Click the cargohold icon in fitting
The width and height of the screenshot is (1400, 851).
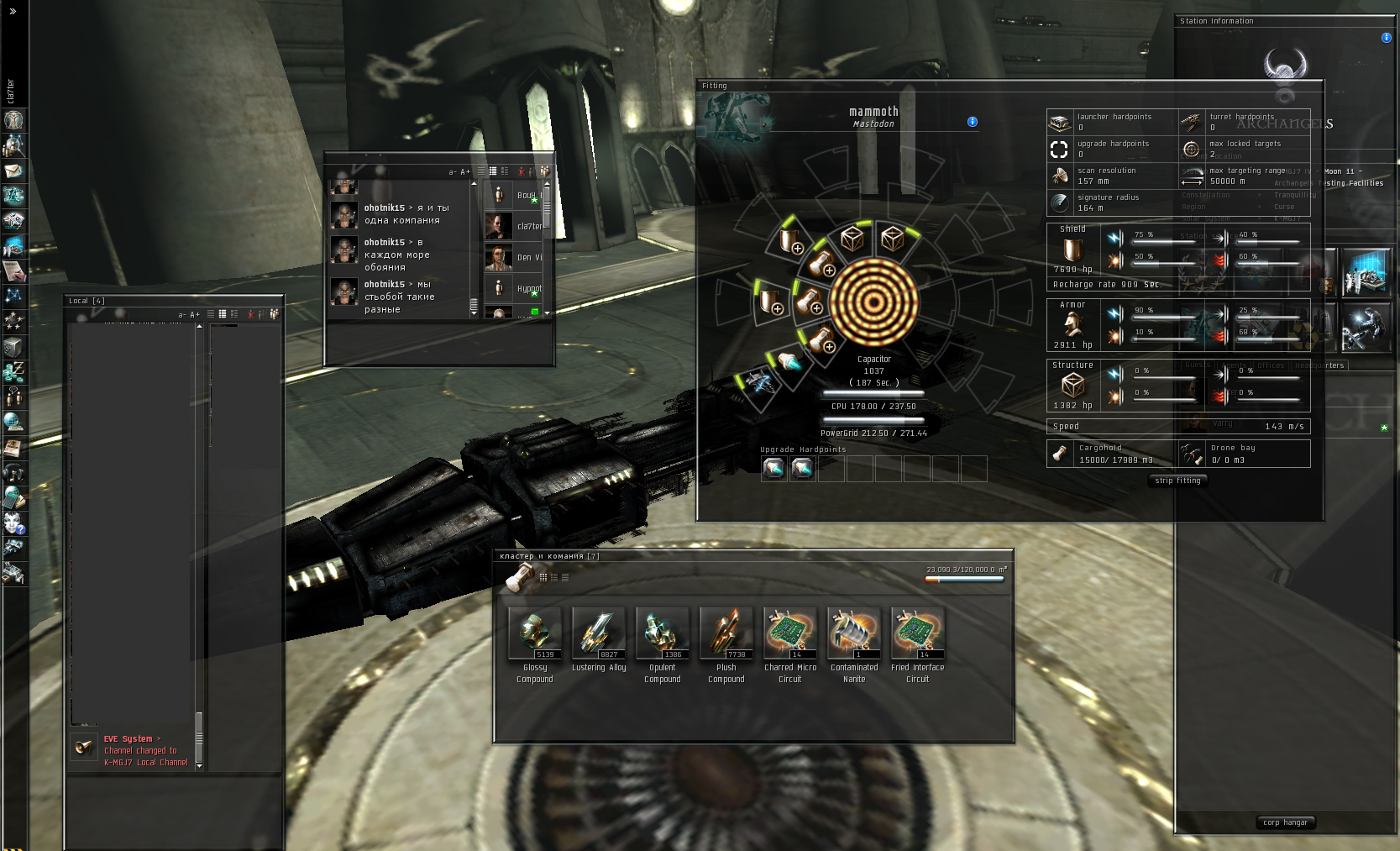(1061, 454)
